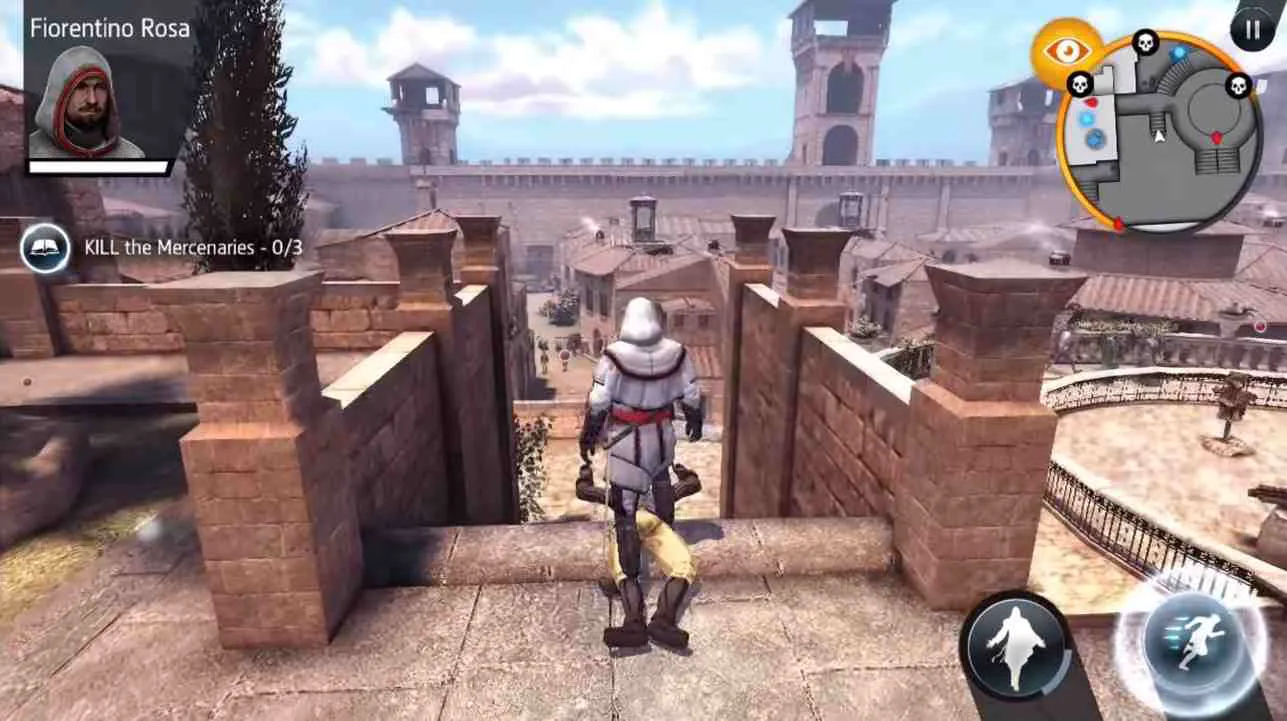Select the rightmost skull marker on the minimap

point(1237,86)
